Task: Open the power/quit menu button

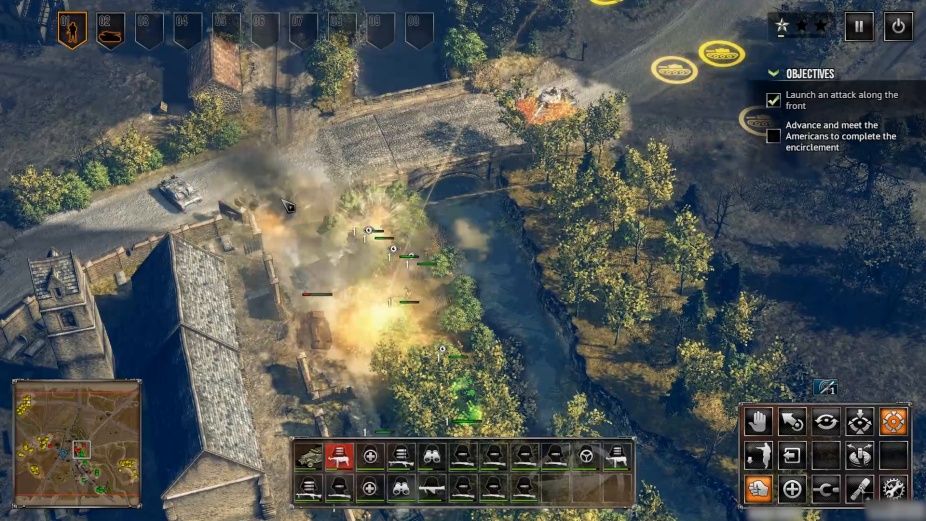Action: pos(897,27)
